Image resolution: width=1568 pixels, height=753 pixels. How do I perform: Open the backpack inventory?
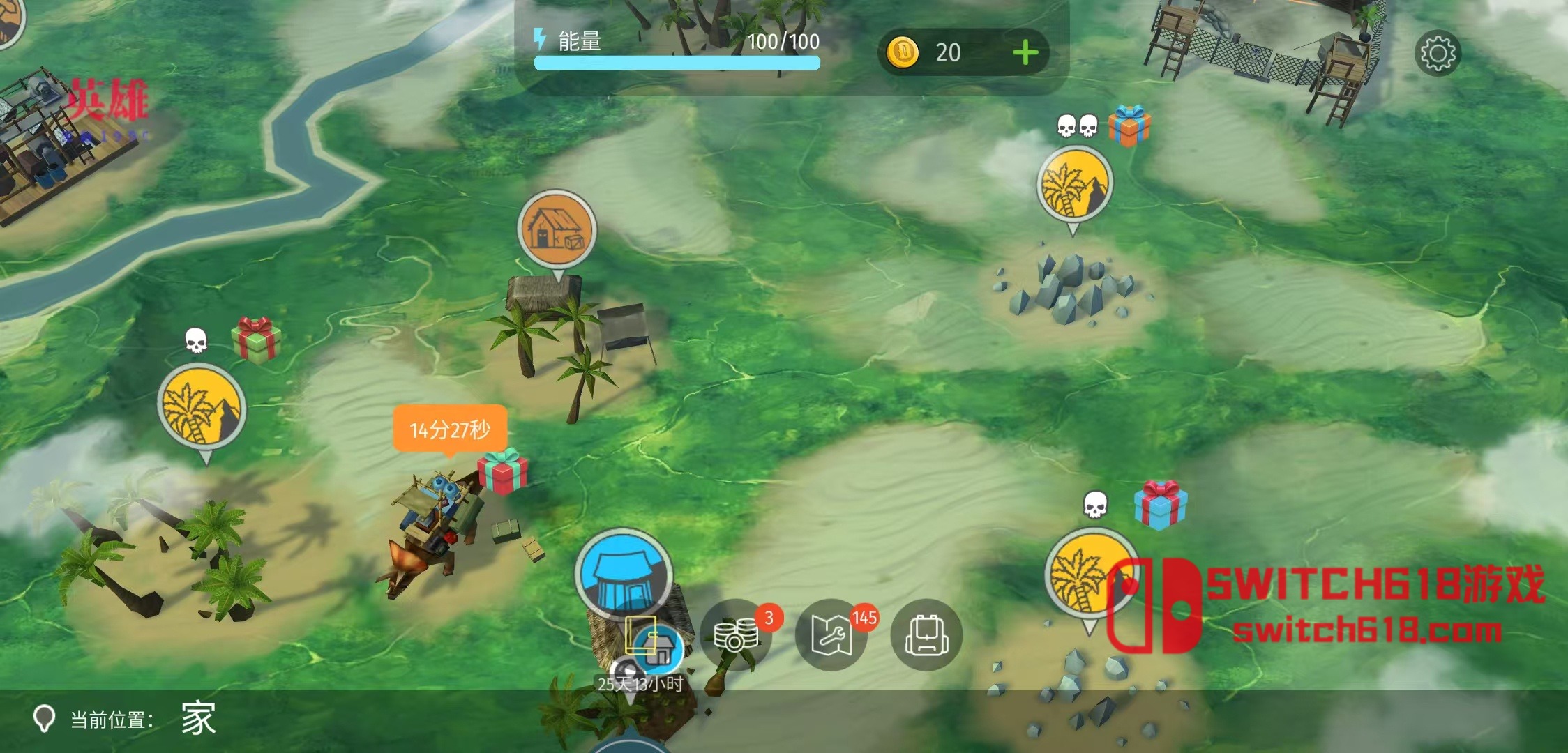tap(926, 635)
